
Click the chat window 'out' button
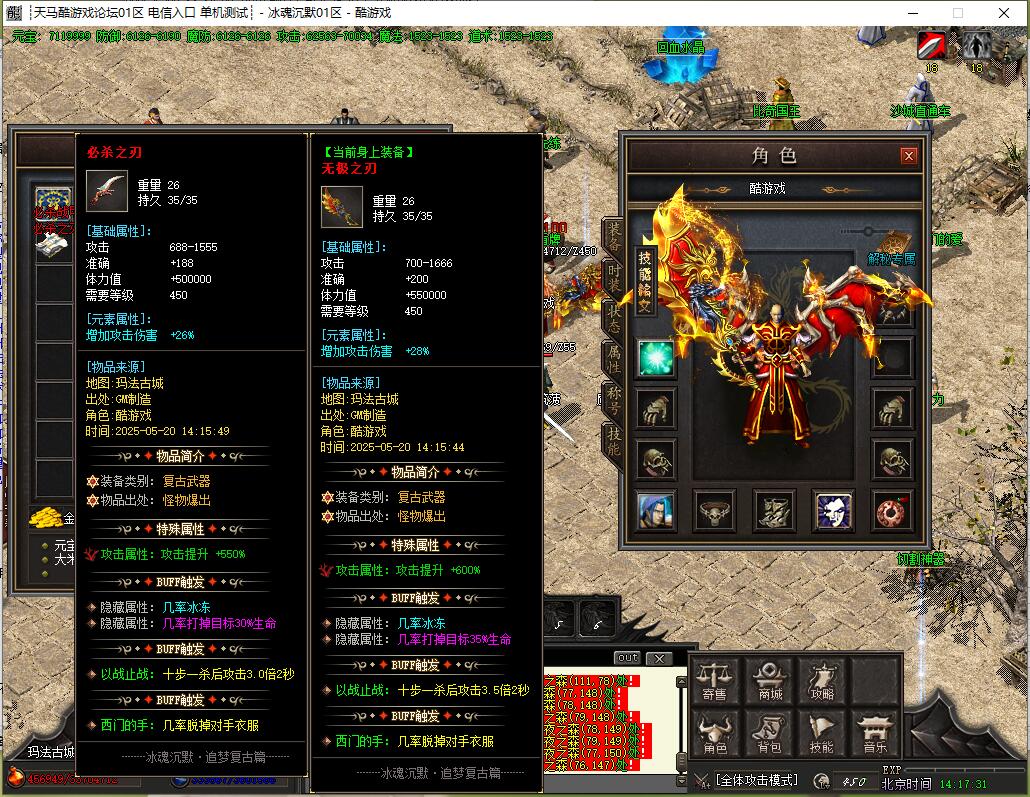point(627,658)
